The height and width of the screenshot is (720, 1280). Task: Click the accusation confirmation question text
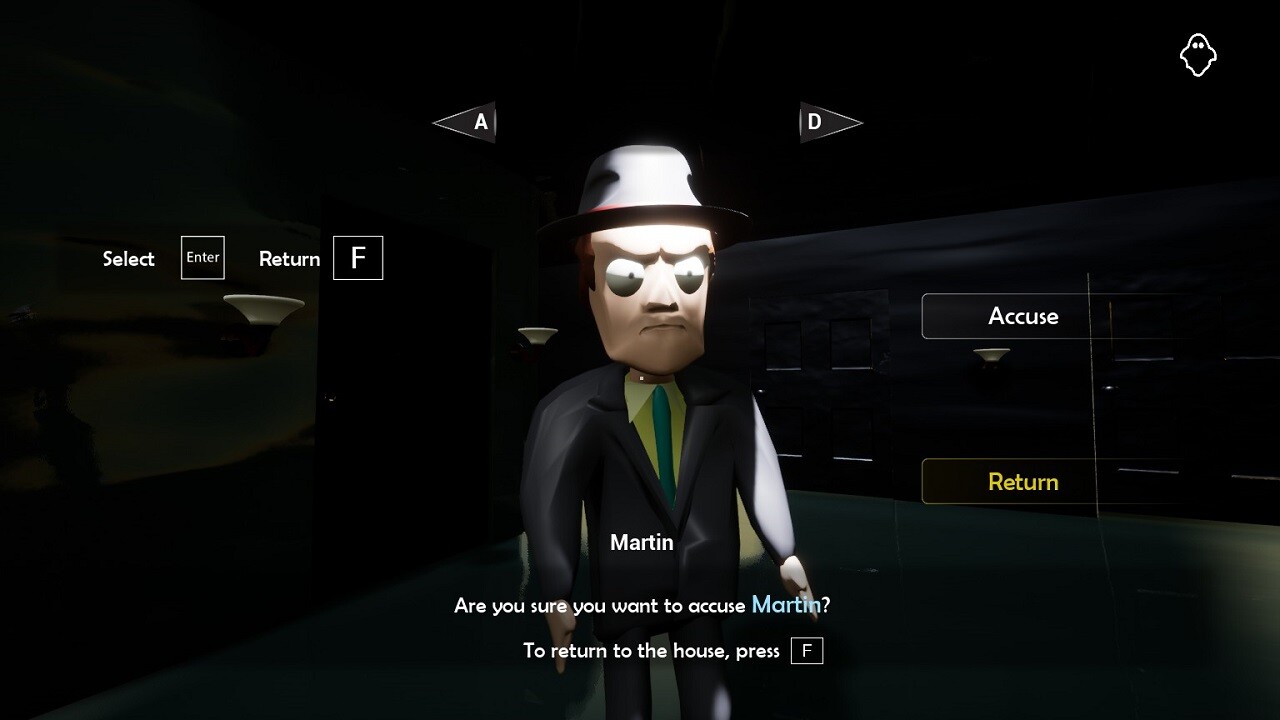pos(640,605)
